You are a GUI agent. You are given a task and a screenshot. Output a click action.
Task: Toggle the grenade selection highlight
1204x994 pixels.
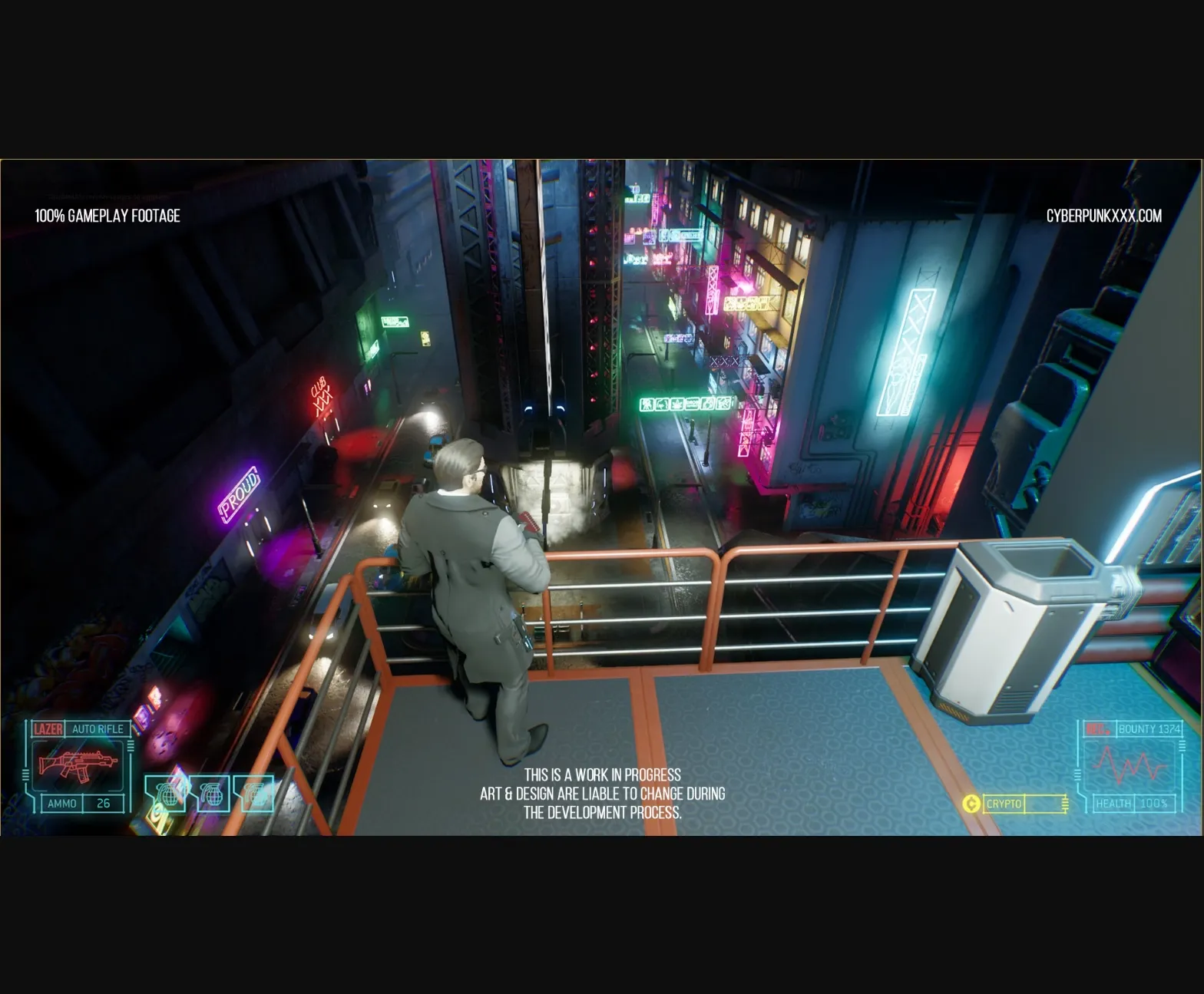point(166,794)
